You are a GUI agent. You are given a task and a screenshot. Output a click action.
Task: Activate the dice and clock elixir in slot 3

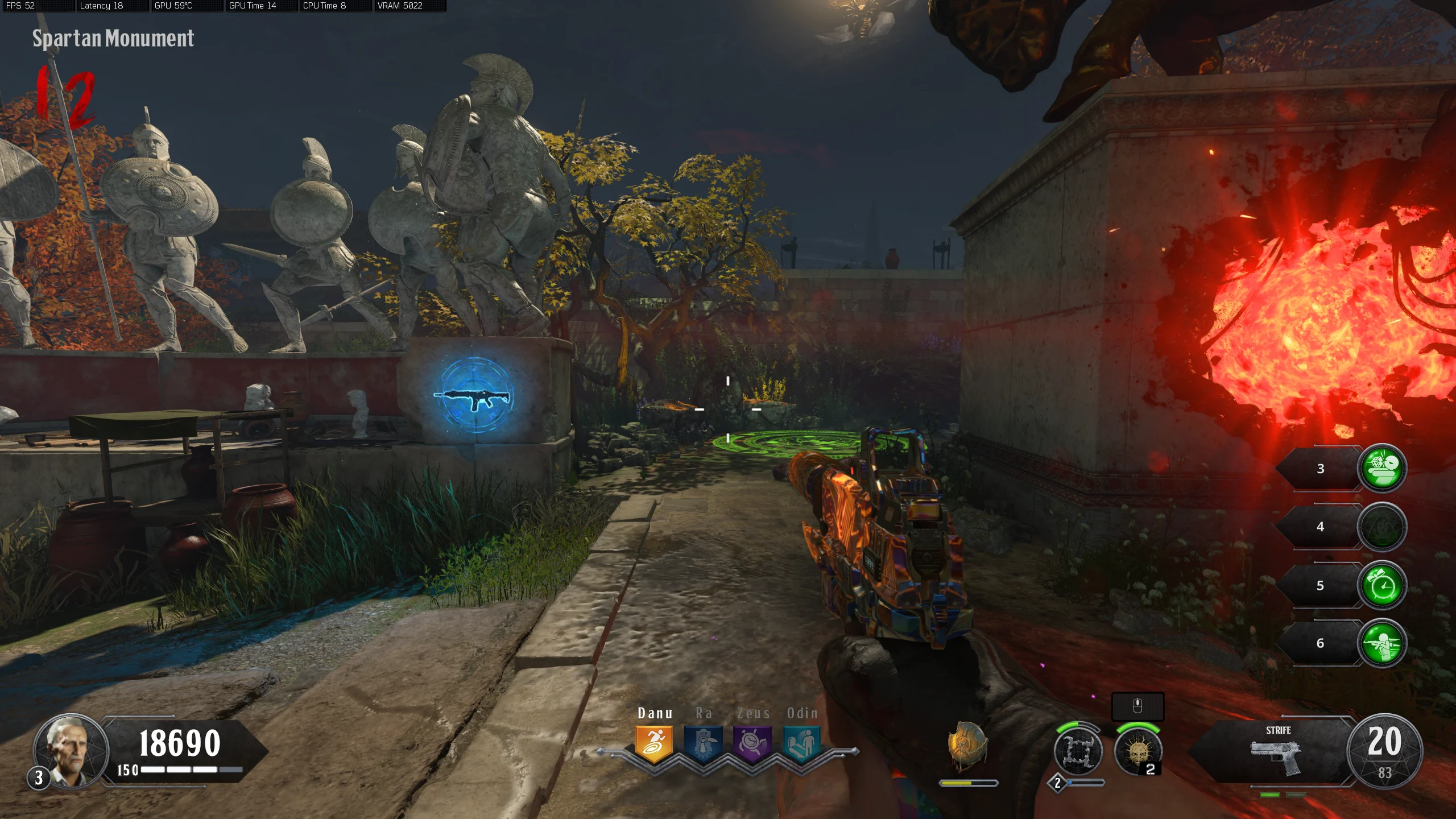point(1382,468)
